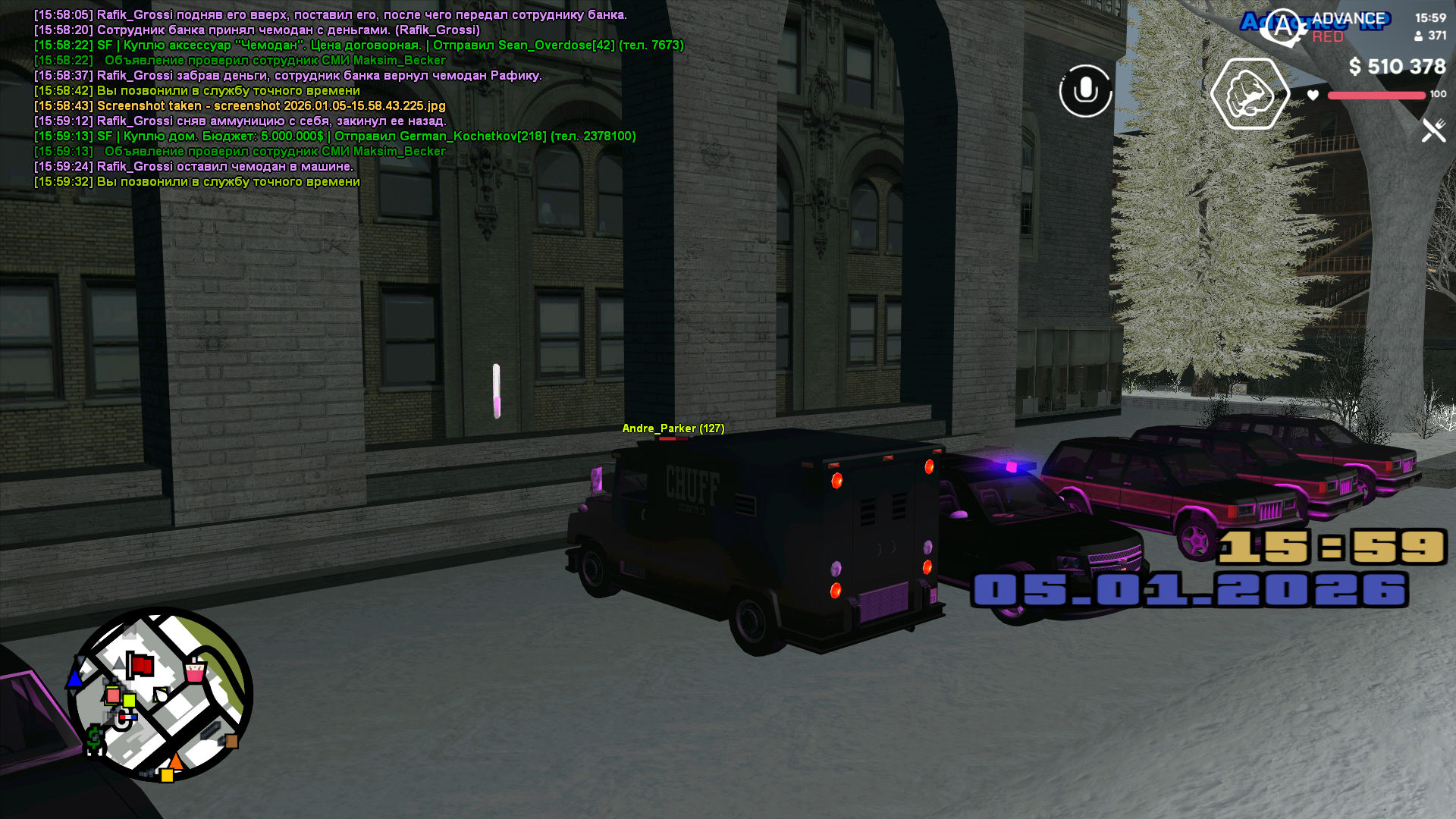Click the green dollar marker on minimap
This screenshot has width=1456, height=819.
pyautogui.click(x=94, y=738)
